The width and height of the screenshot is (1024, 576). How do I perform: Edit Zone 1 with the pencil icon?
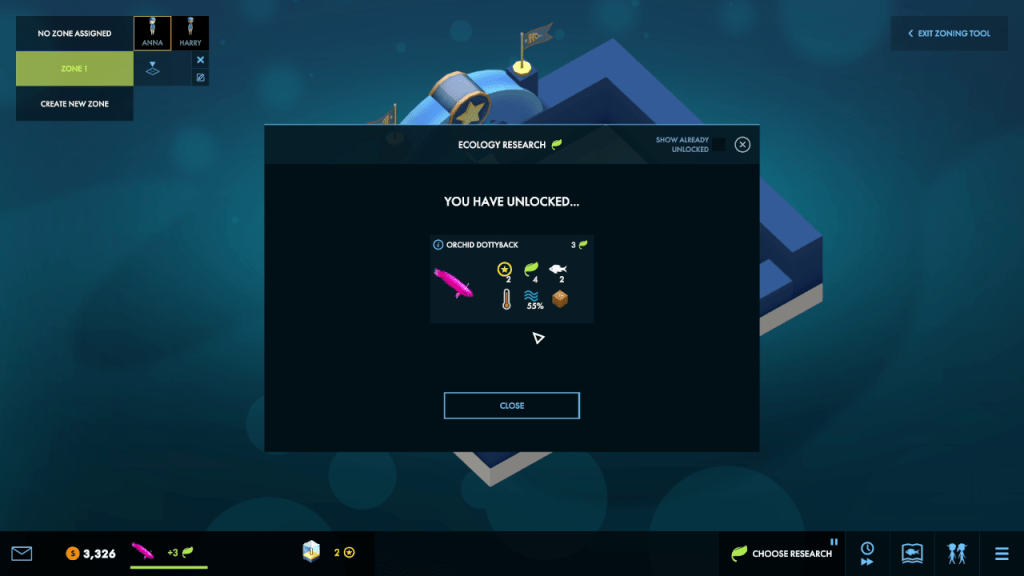(x=200, y=77)
